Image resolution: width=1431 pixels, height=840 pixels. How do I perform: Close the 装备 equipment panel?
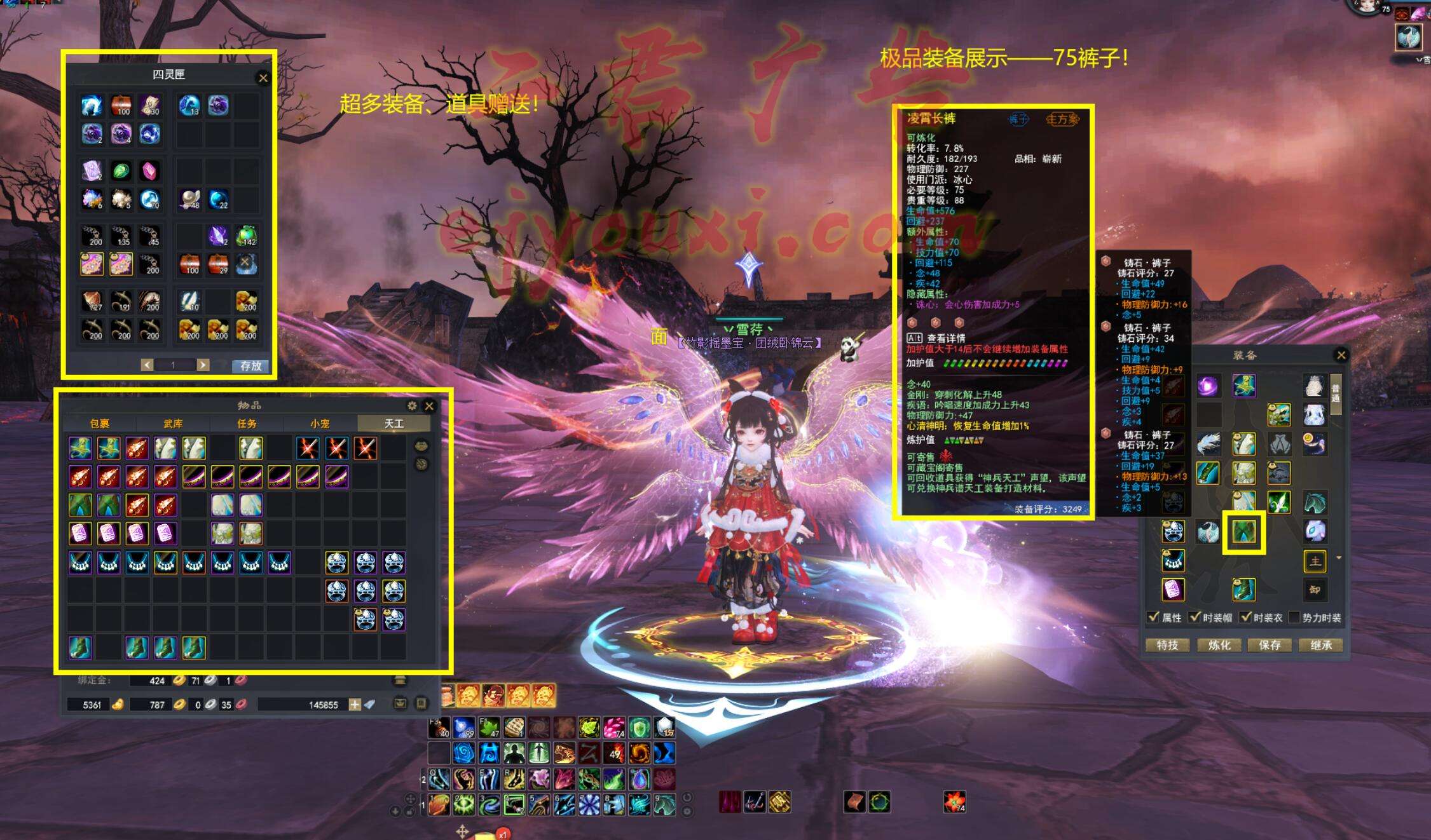1341,355
